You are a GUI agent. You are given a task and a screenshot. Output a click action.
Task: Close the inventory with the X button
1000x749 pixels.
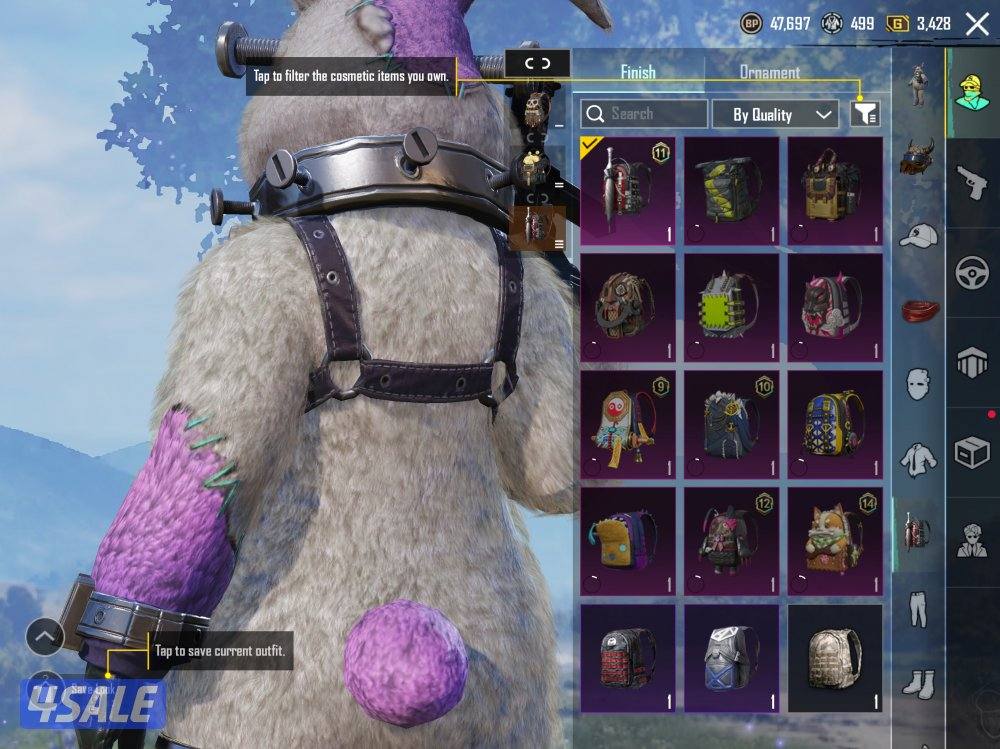point(976,24)
